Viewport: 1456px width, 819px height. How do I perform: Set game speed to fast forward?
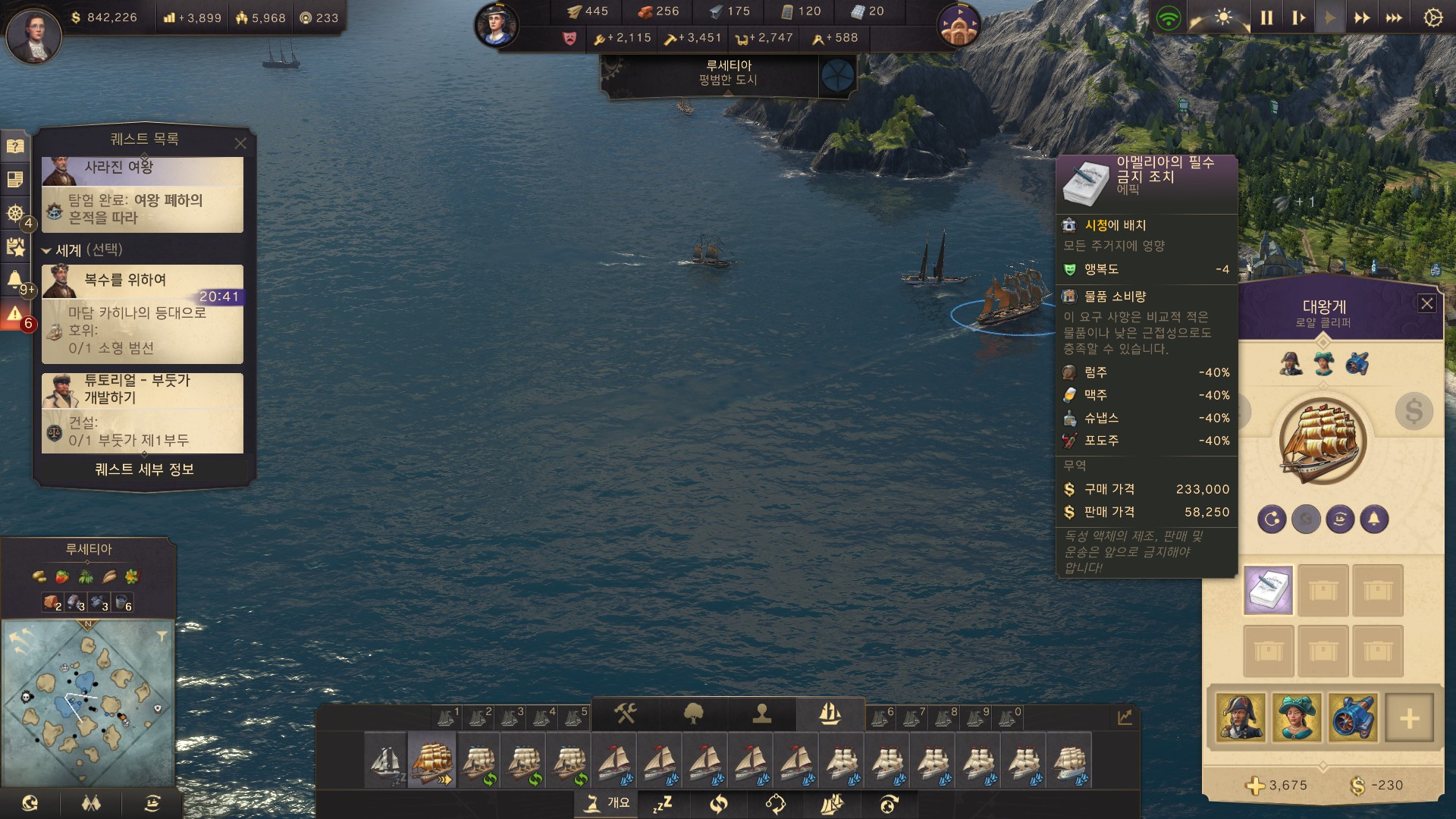1362,18
